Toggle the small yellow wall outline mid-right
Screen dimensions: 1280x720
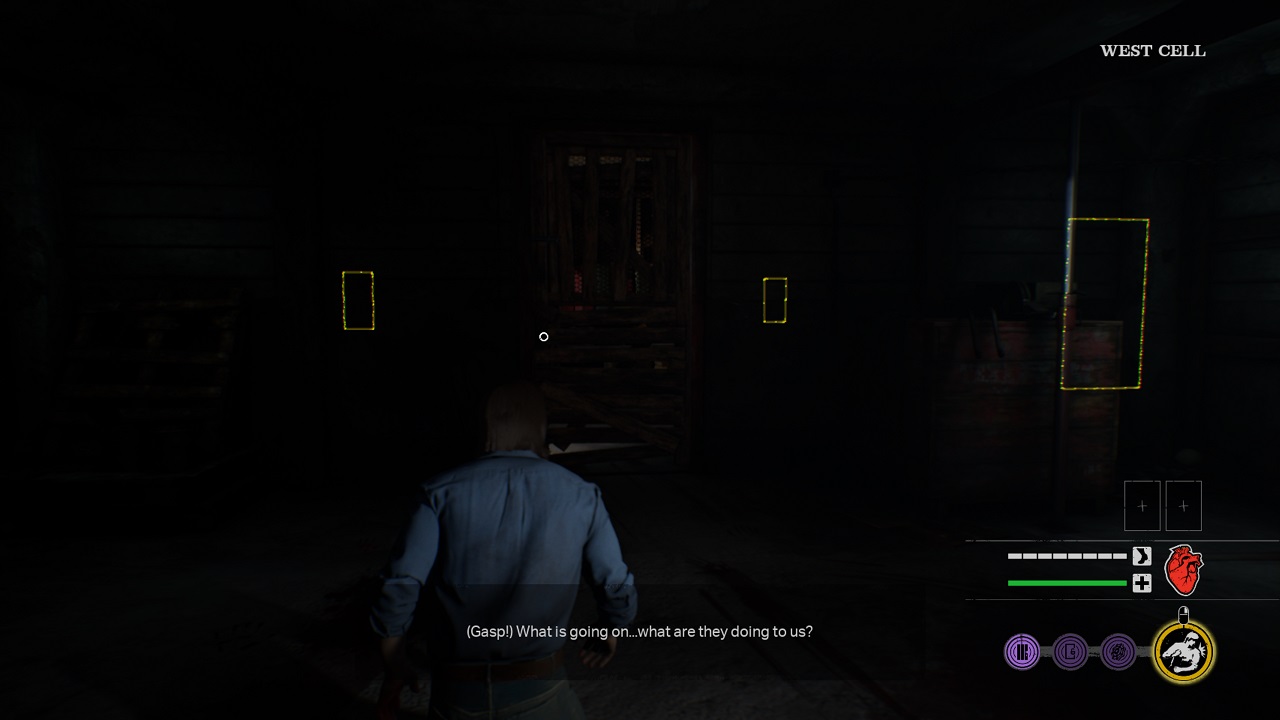(774, 300)
